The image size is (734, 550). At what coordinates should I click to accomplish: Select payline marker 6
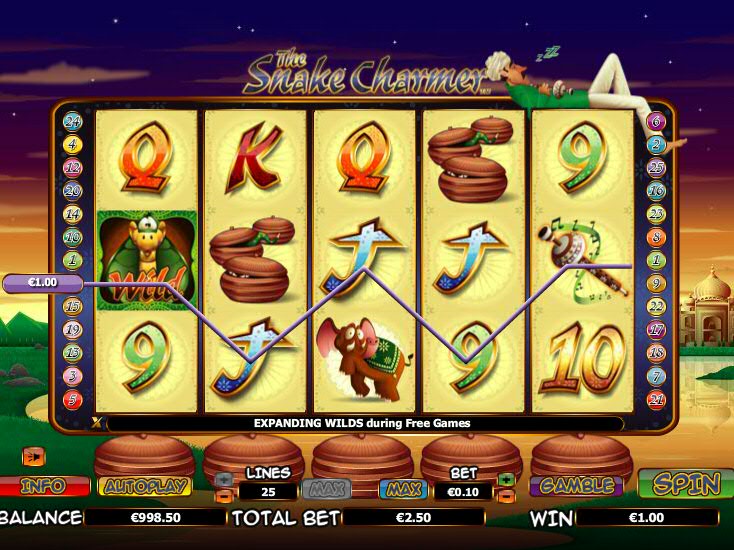coord(657,122)
